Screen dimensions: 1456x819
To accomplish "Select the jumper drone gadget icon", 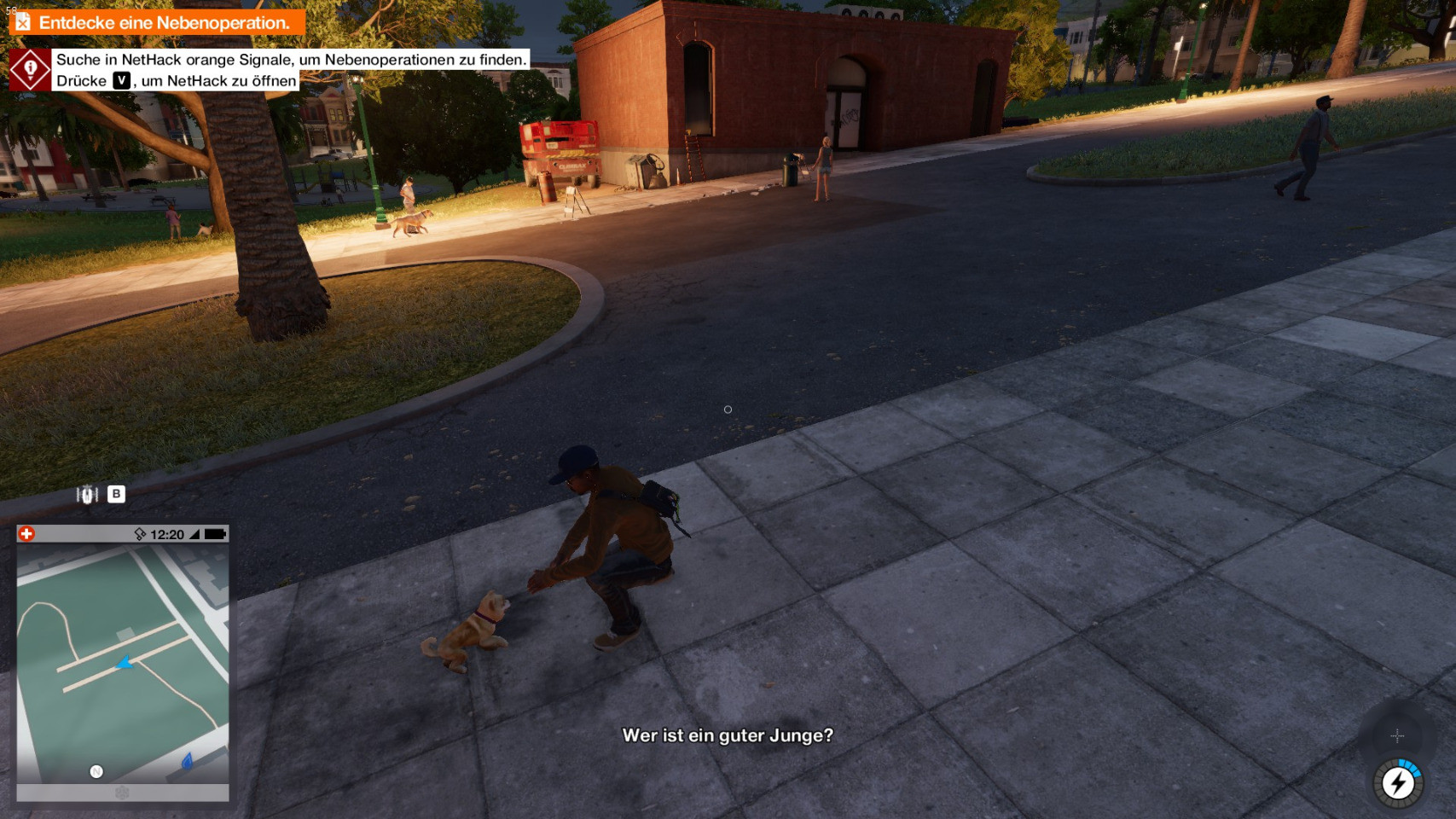I will point(87,495).
